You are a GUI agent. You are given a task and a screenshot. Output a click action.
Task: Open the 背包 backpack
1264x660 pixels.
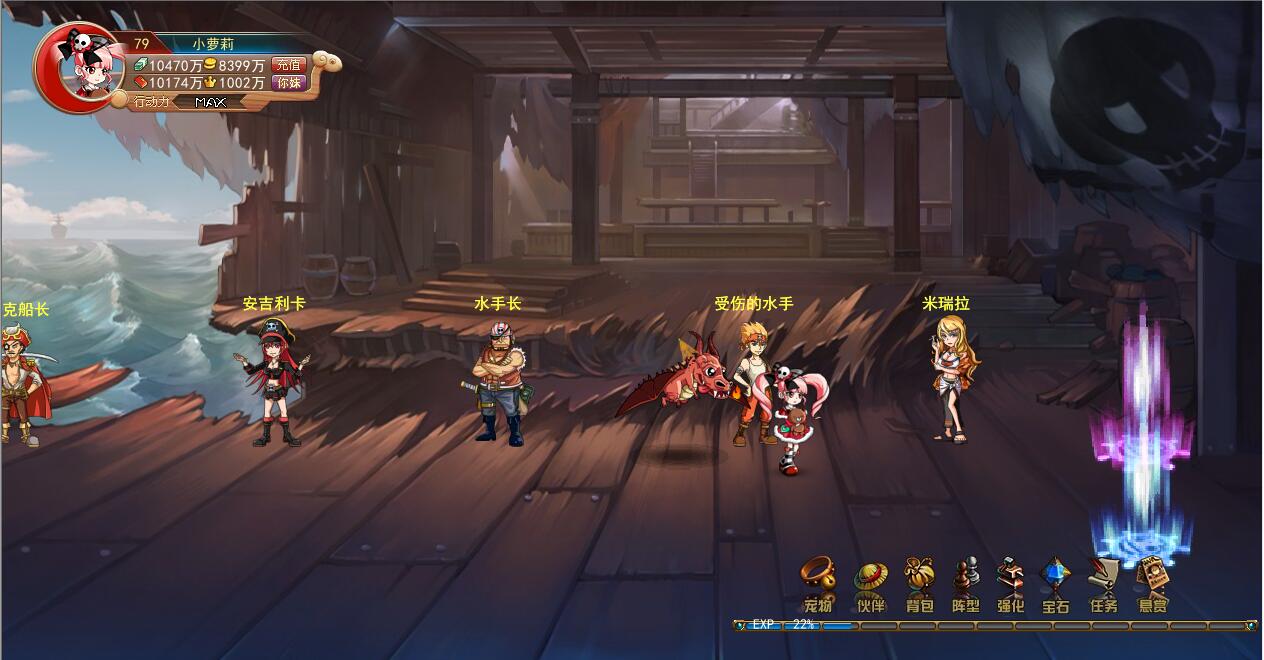pos(919,583)
